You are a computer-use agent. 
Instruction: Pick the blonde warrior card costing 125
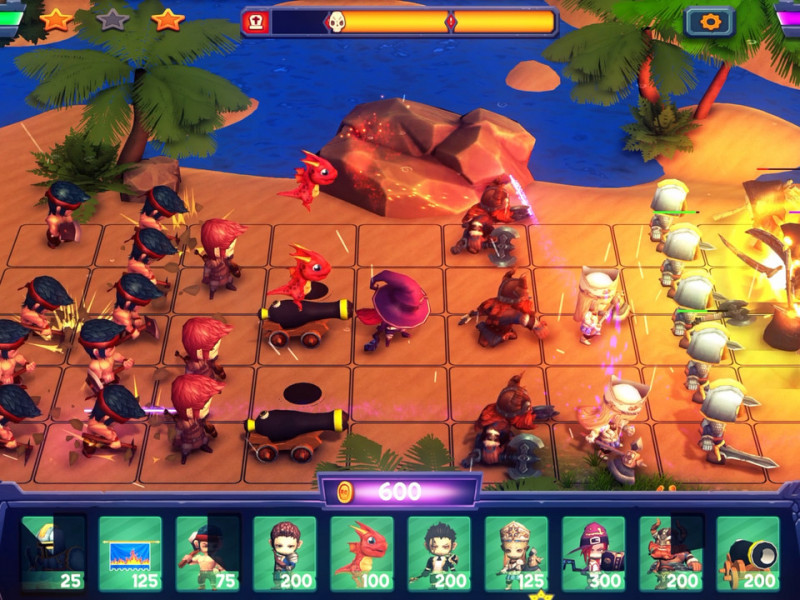click(x=516, y=553)
